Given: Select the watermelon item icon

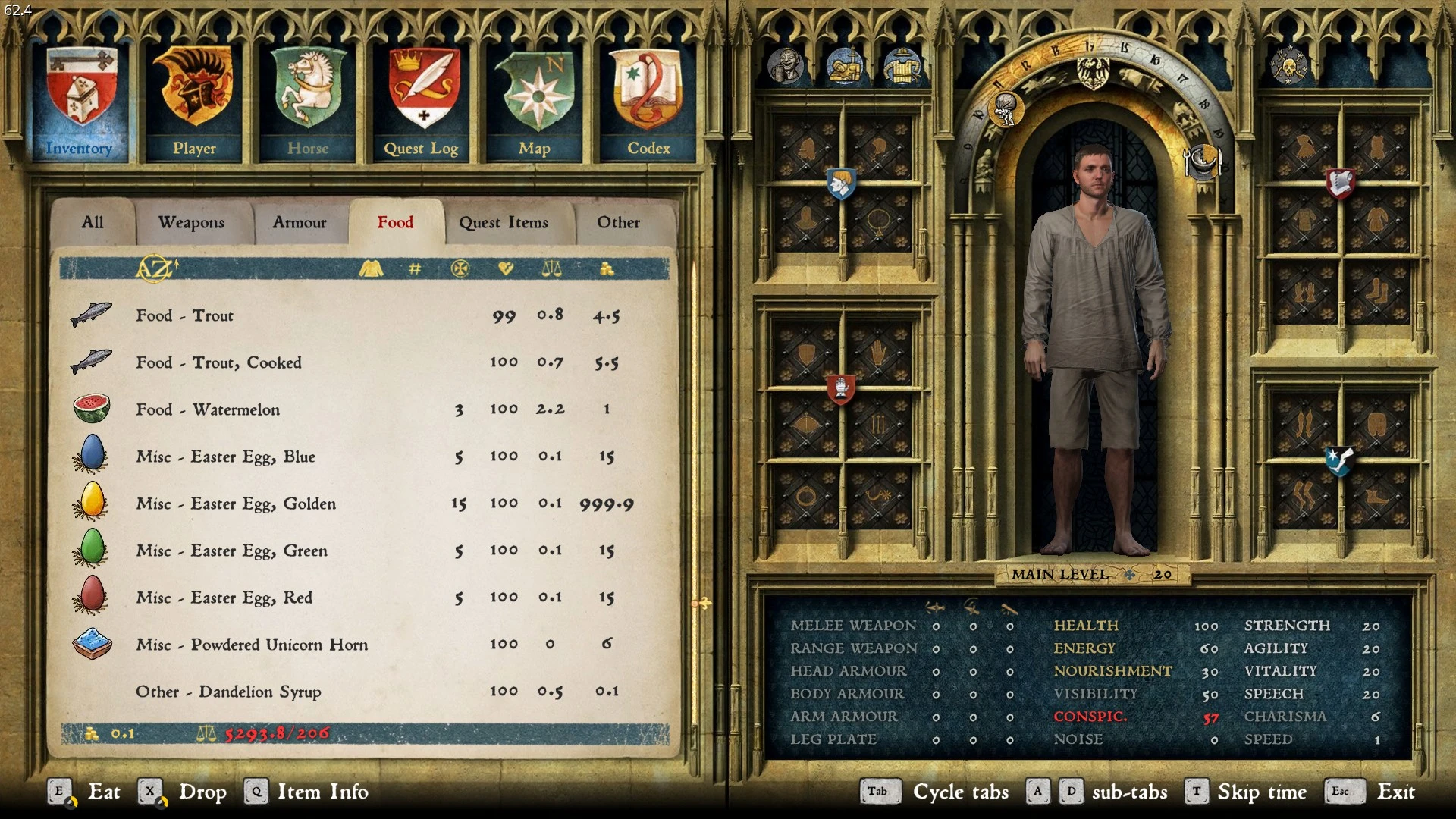Looking at the screenshot, I should (91, 409).
